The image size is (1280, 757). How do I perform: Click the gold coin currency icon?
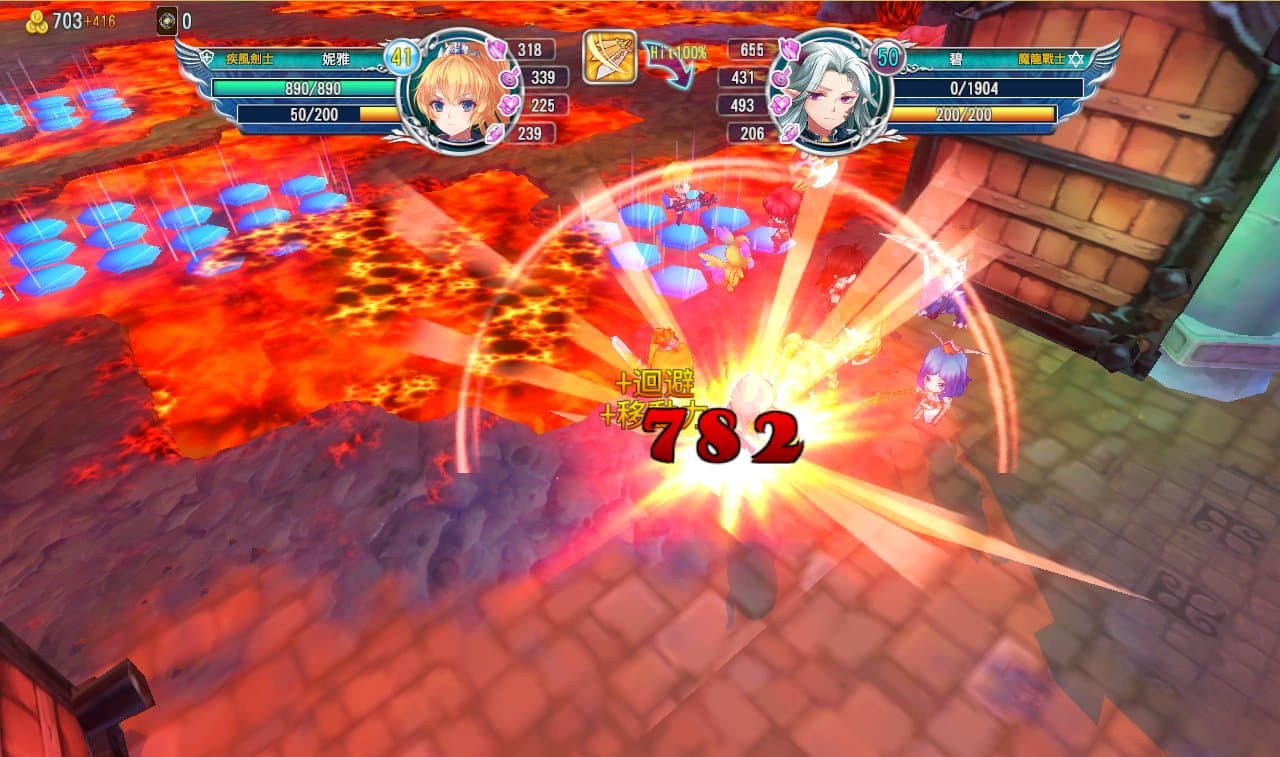pyautogui.click(x=37, y=21)
